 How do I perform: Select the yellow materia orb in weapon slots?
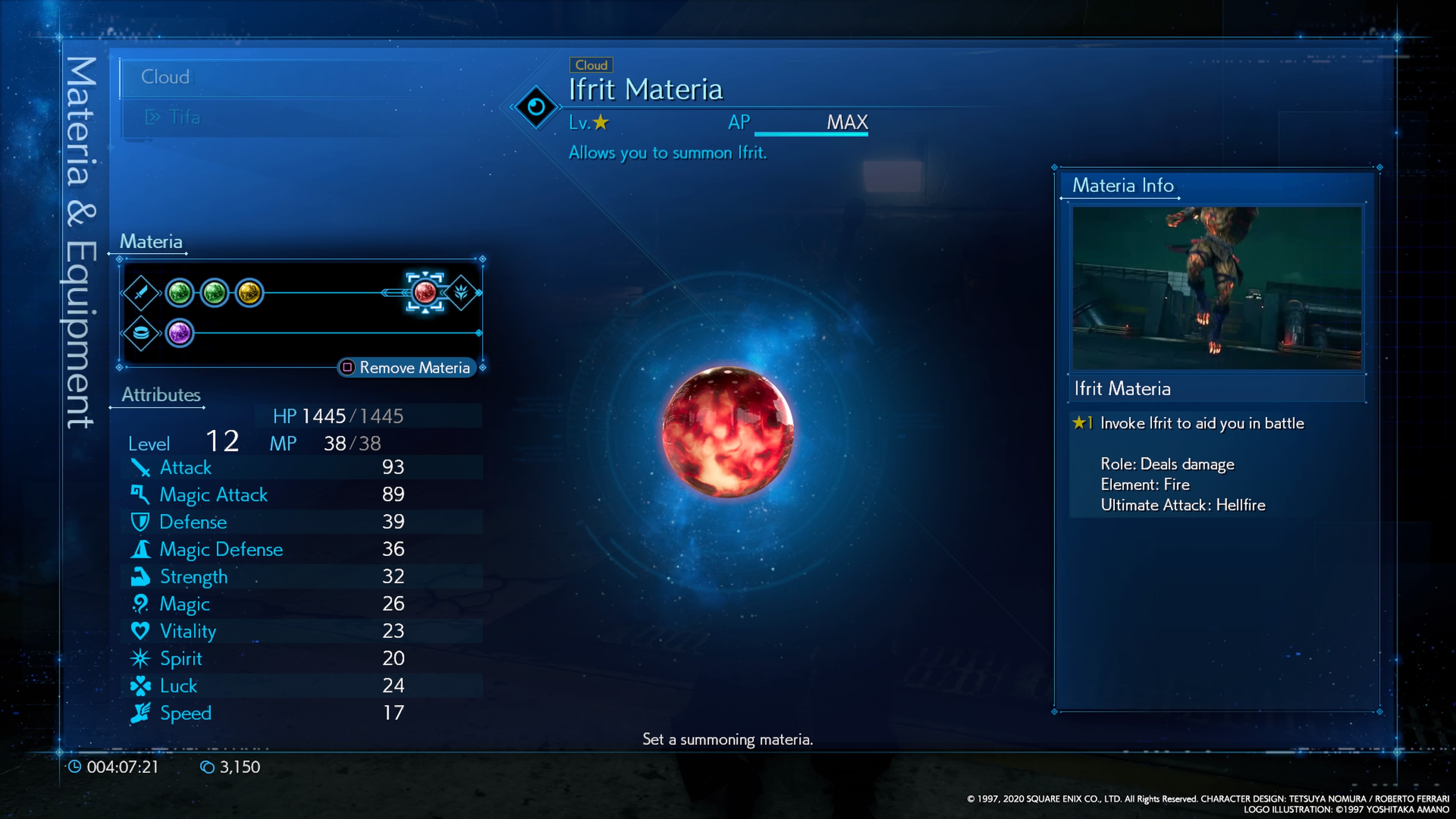tap(249, 293)
